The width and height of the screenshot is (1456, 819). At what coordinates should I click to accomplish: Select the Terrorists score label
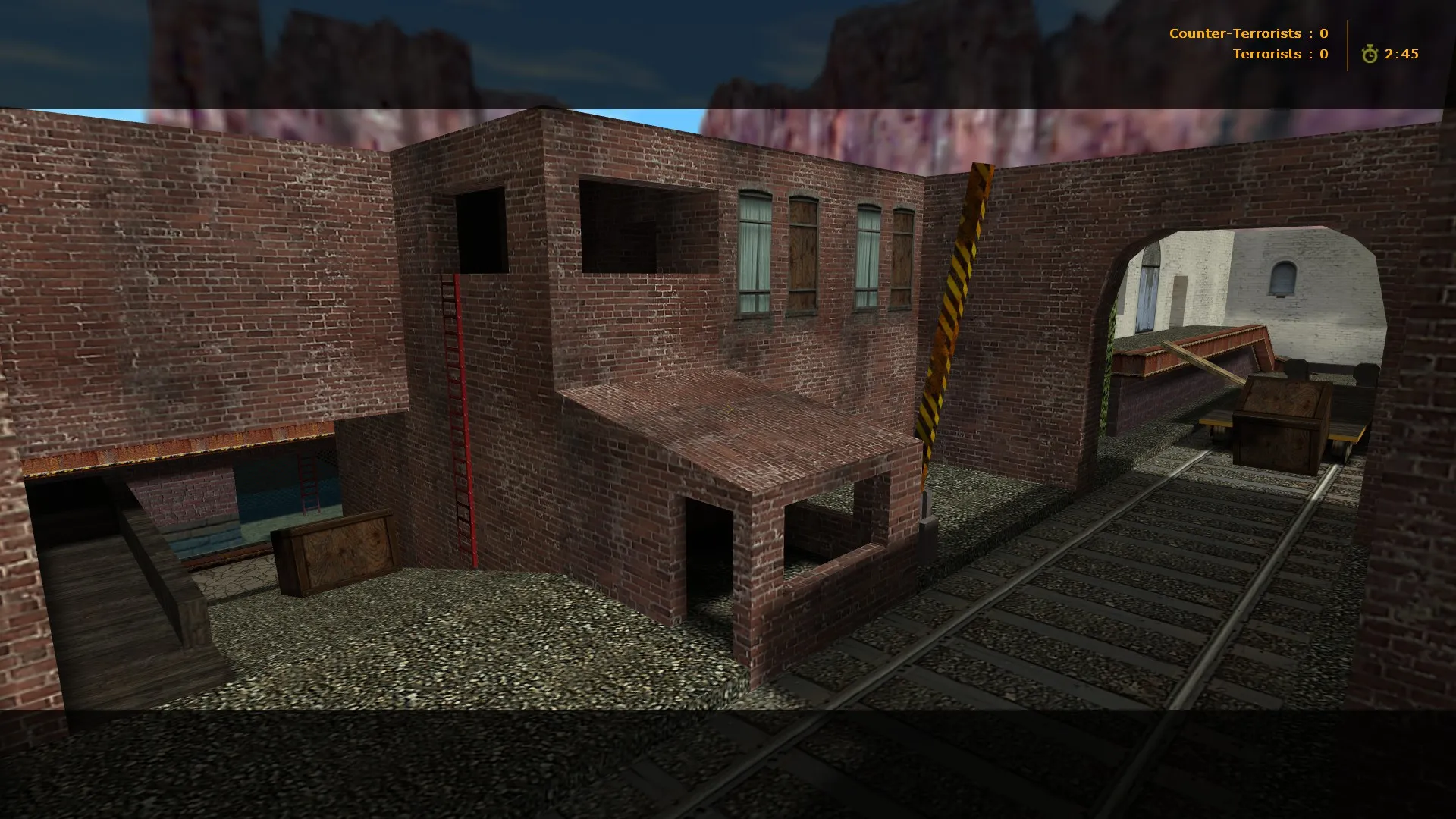1266,54
